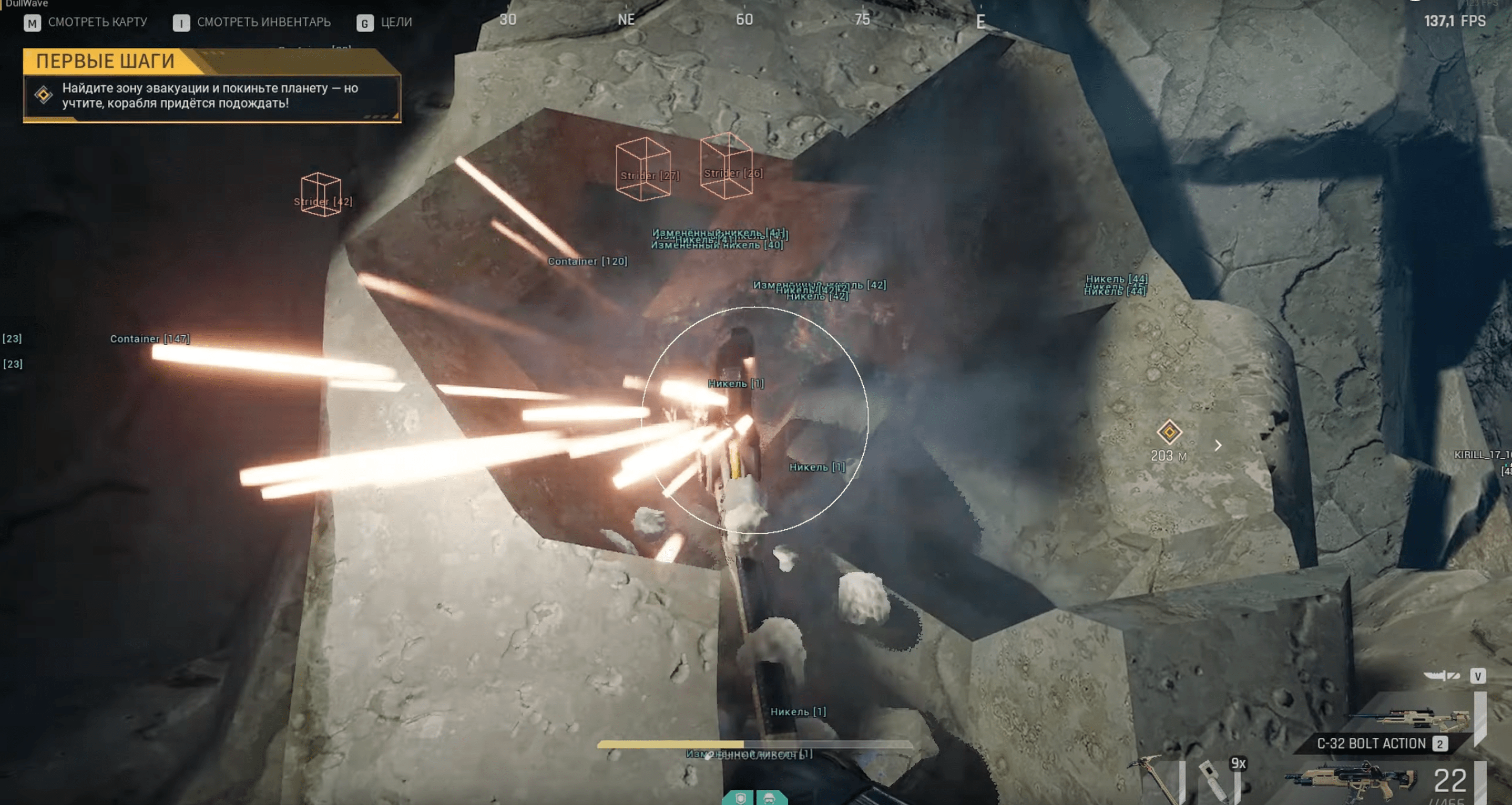Screen dimensions: 1512x805
Task: Open inventory via 'Смотреть инвентарь' label
Action: click(x=263, y=22)
